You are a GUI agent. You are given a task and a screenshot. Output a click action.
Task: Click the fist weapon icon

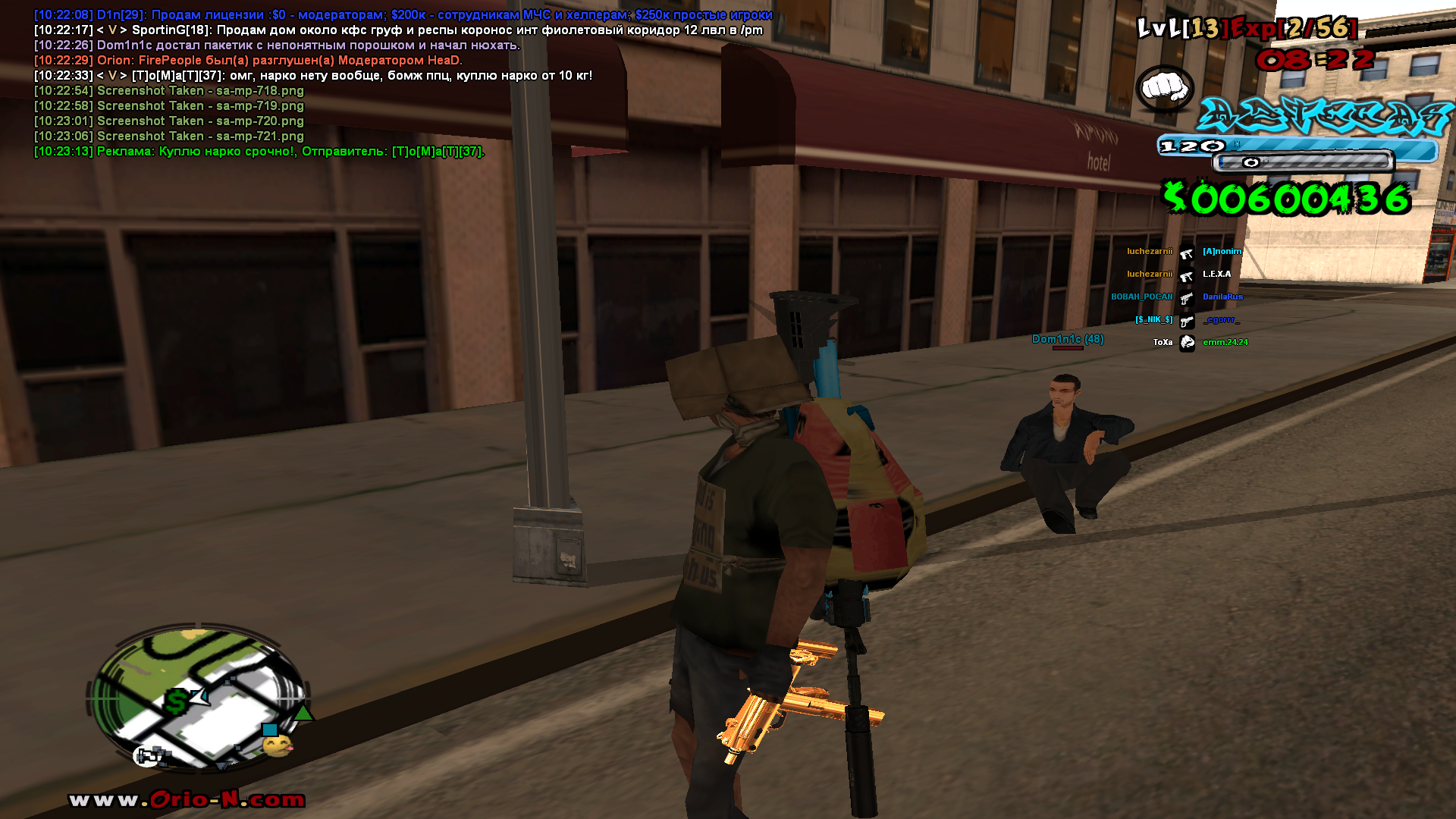click(1165, 88)
